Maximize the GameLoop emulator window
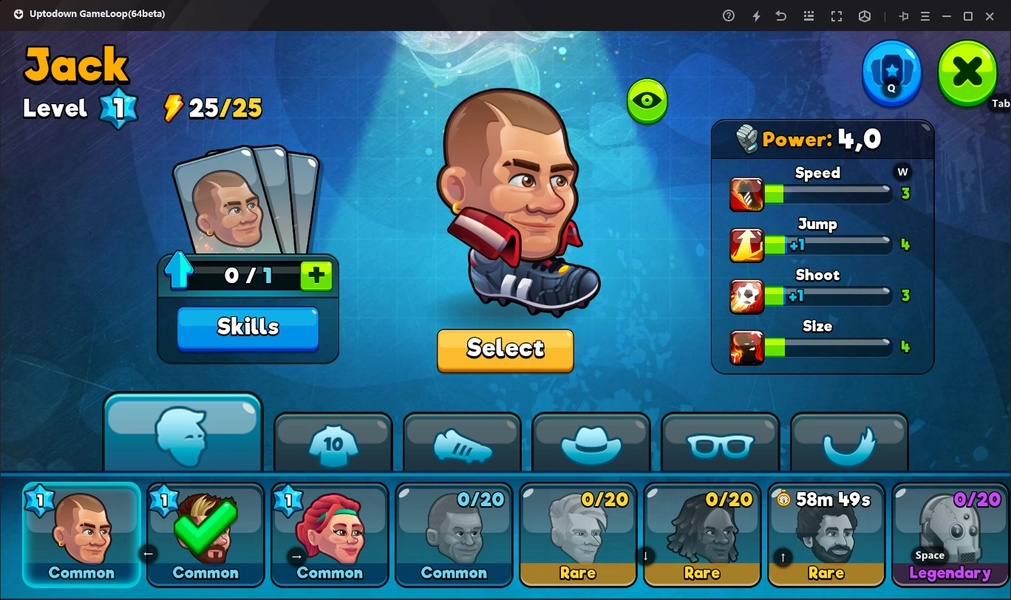 pos(968,16)
